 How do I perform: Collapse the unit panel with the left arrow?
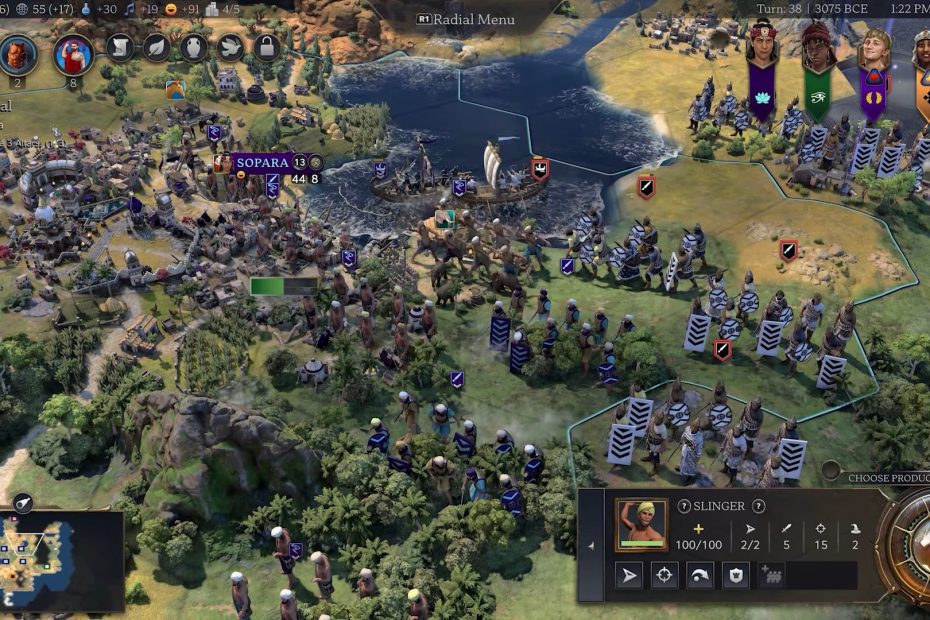click(590, 545)
